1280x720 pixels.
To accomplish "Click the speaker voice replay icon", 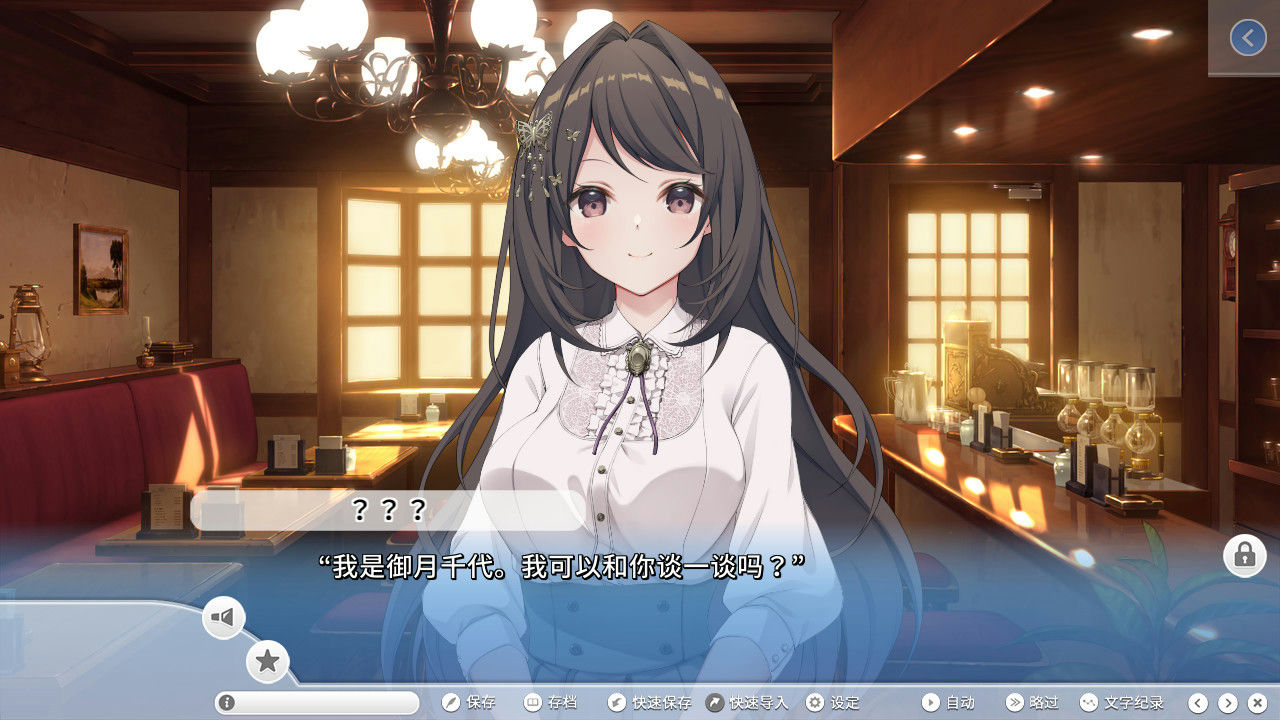I will (x=222, y=617).
